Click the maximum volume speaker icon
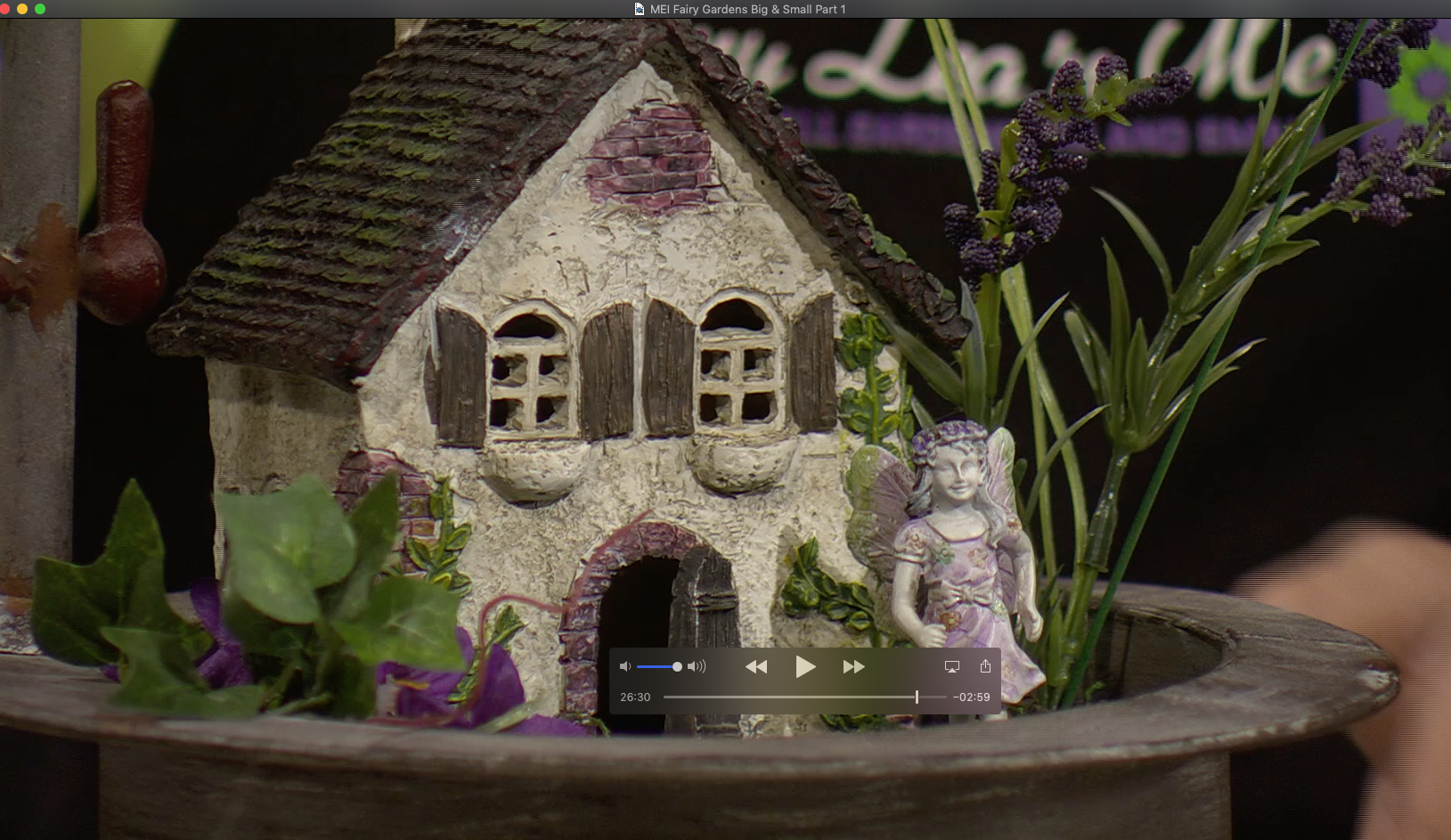Viewport: 1451px width, 840px height. (697, 666)
